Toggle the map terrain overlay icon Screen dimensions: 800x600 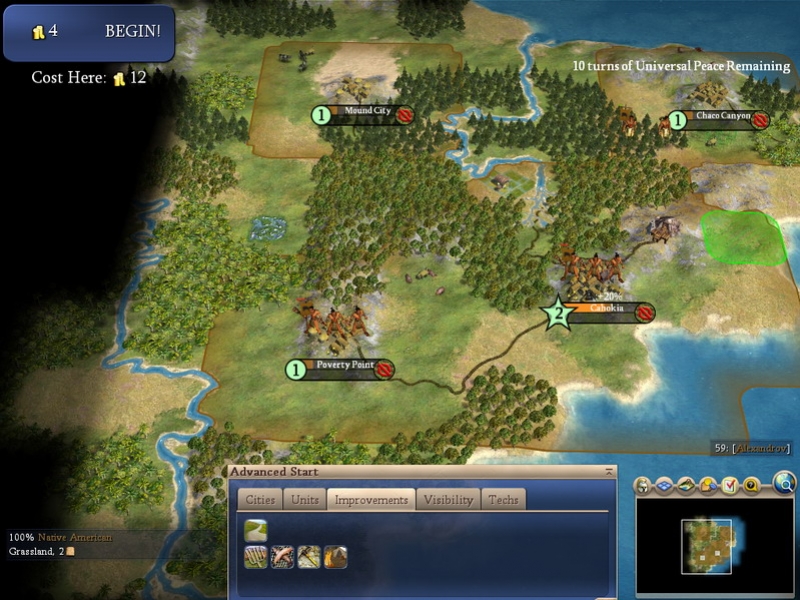686,486
